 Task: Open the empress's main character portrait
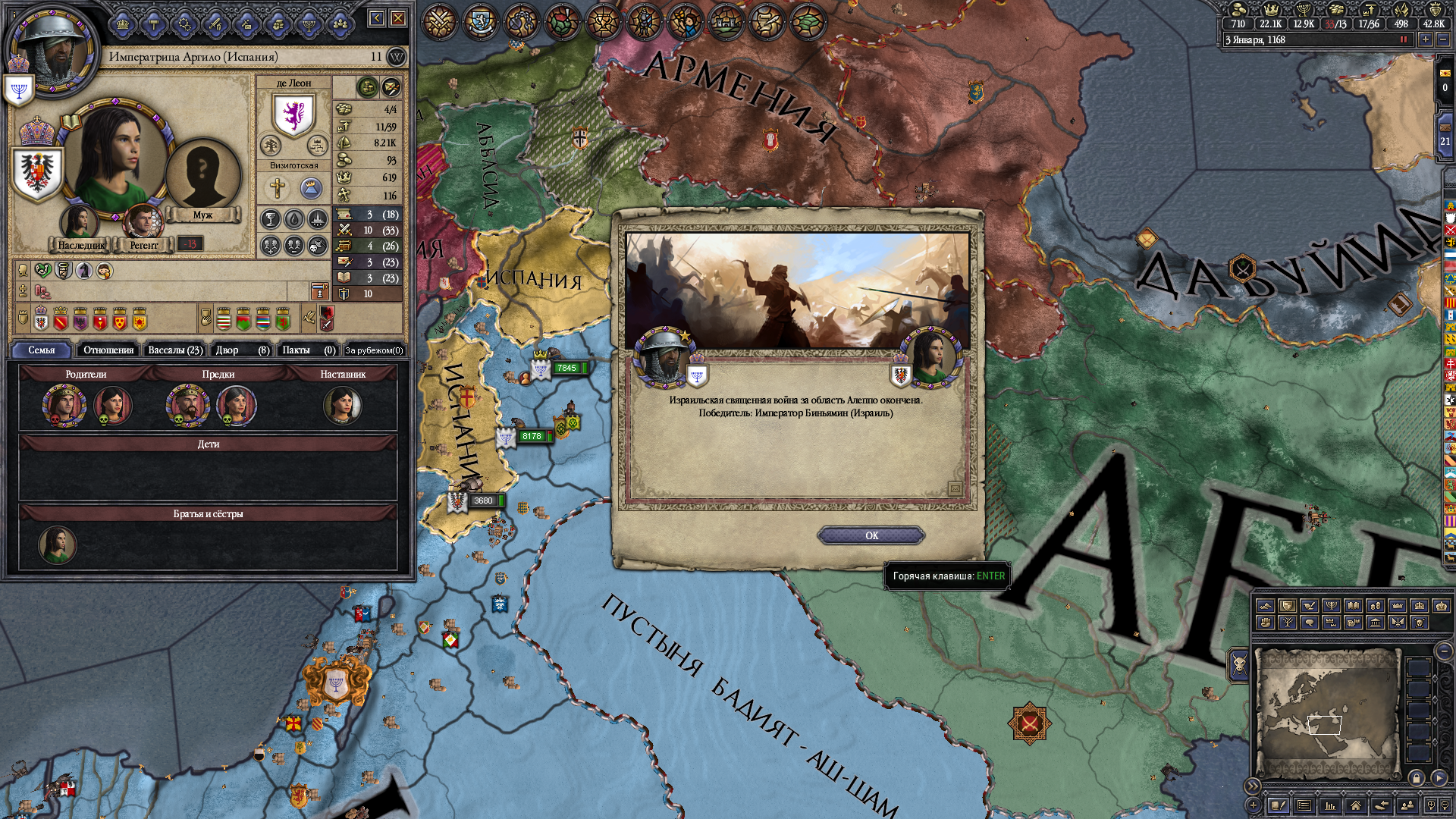click(115, 155)
